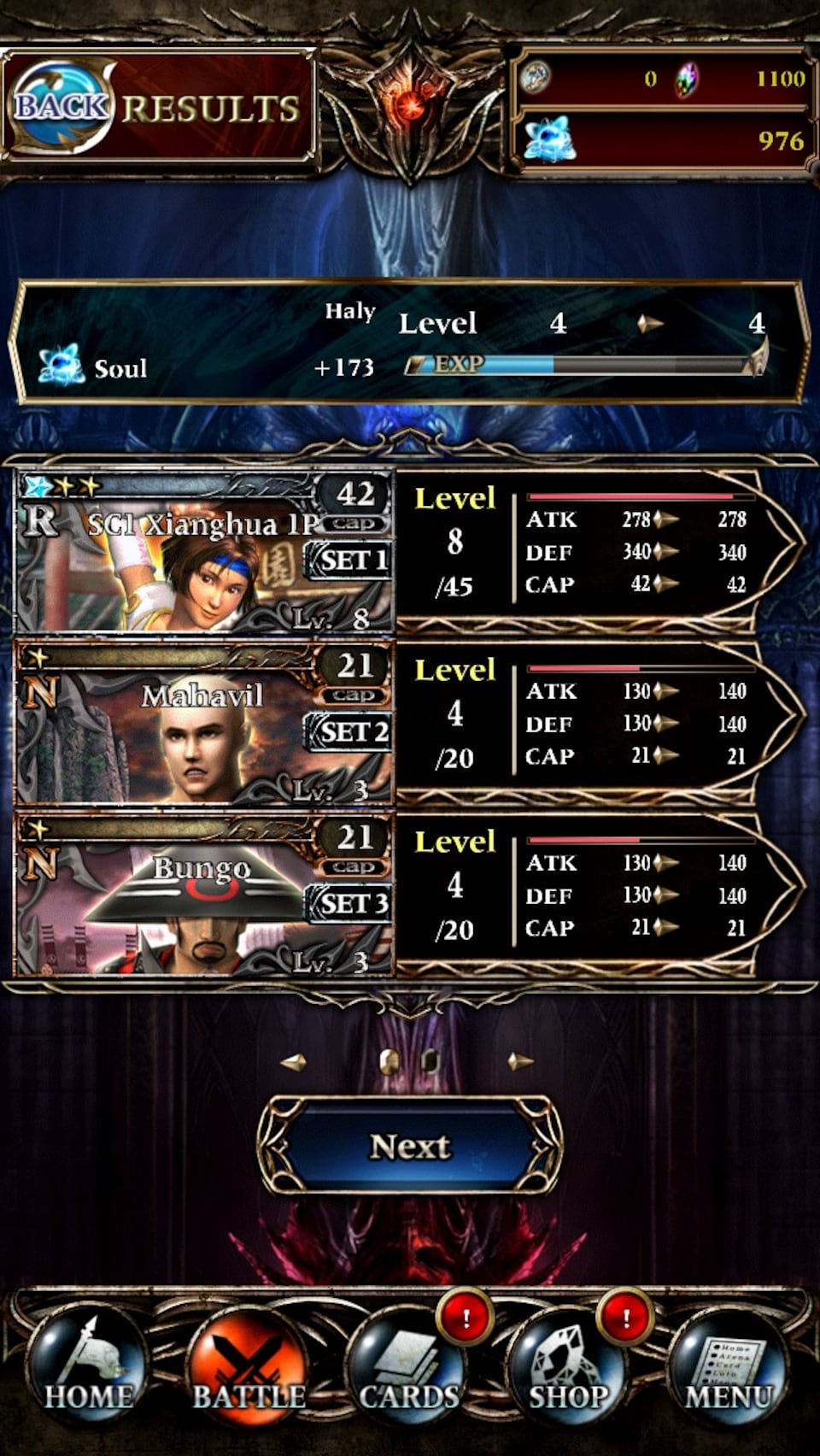
Task: Pick the Bungo card
Action: tap(205, 895)
